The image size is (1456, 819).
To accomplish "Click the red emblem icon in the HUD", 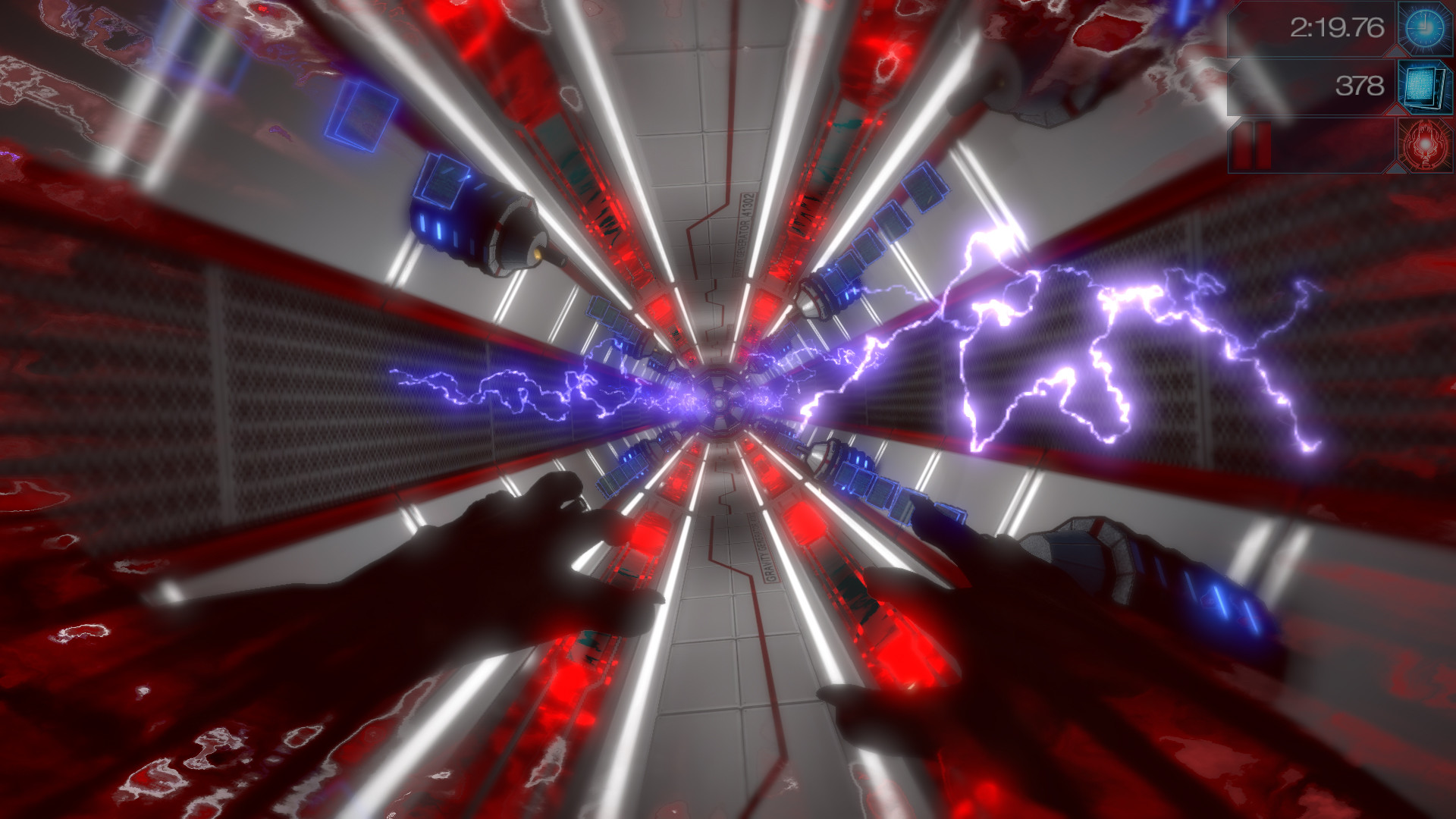I will pyautogui.click(x=1424, y=146).
